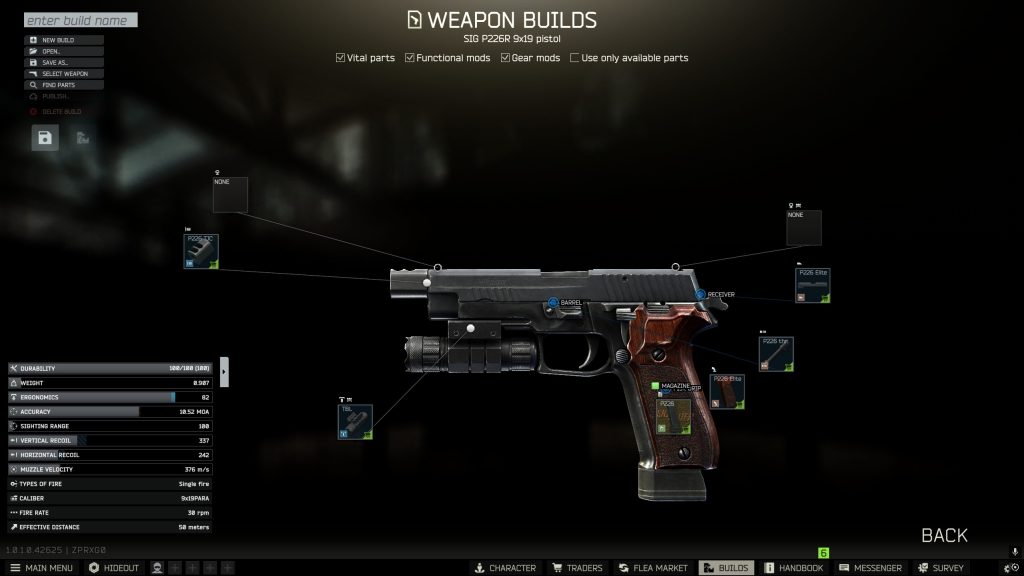Go back with the BACK button

[x=944, y=535]
